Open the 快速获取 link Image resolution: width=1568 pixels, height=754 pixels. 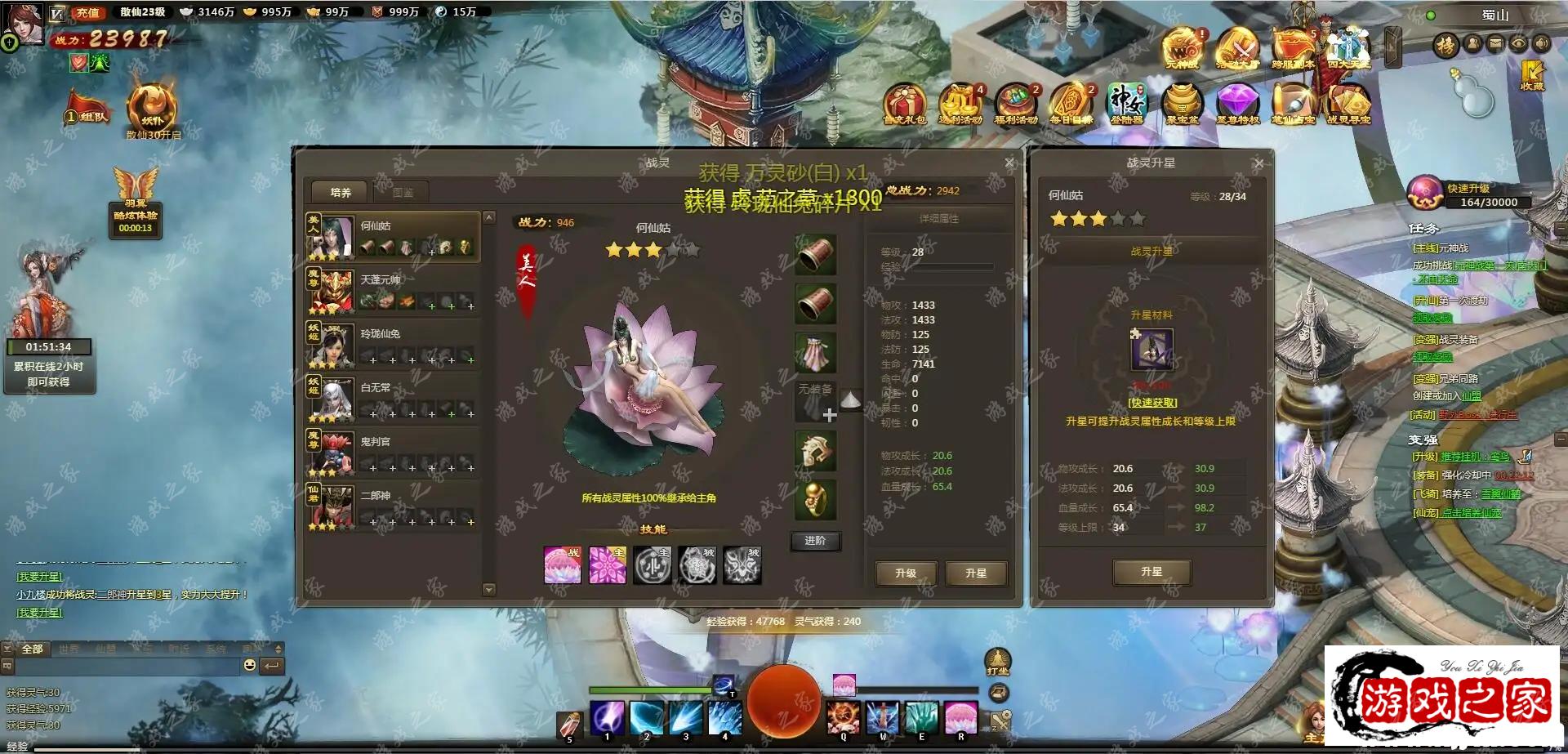(x=1152, y=403)
